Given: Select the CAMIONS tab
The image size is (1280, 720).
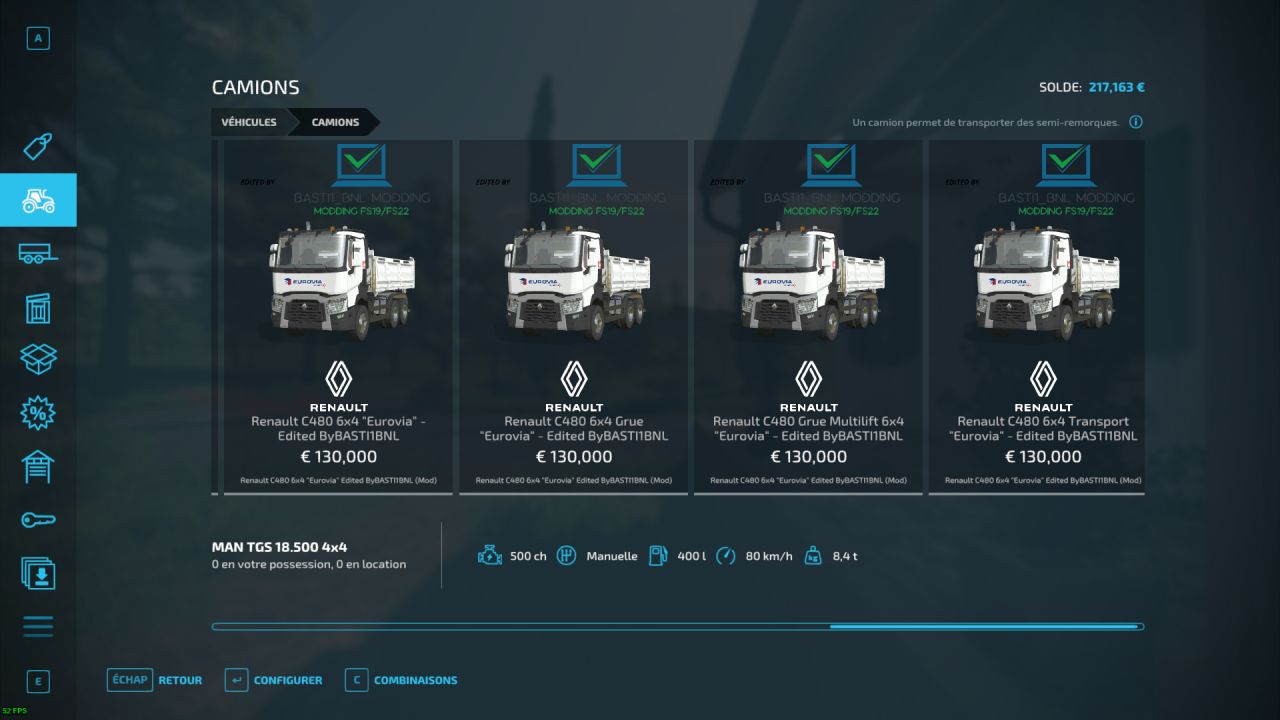Looking at the screenshot, I should point(333,121).
